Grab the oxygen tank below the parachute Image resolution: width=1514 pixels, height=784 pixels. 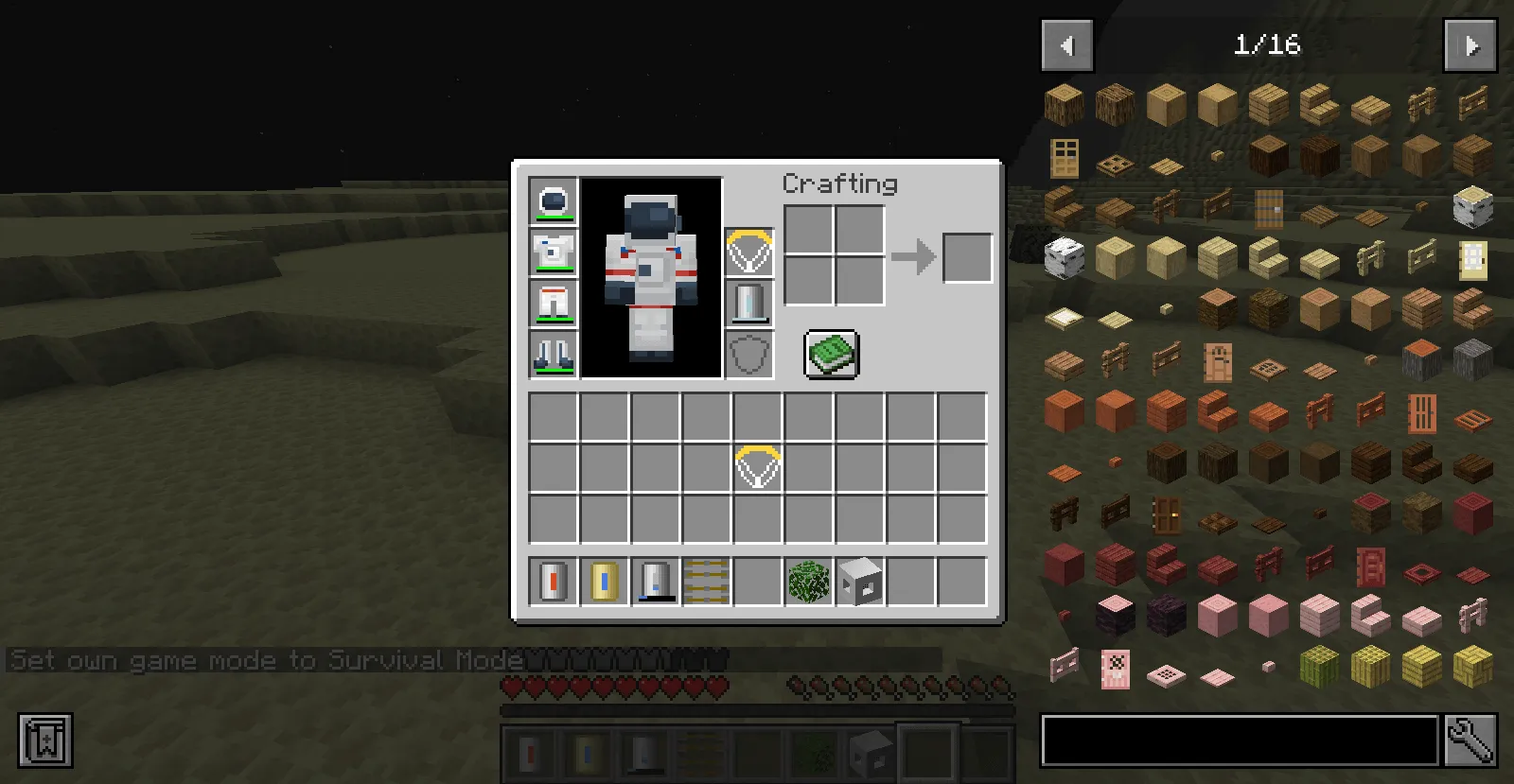748,305
